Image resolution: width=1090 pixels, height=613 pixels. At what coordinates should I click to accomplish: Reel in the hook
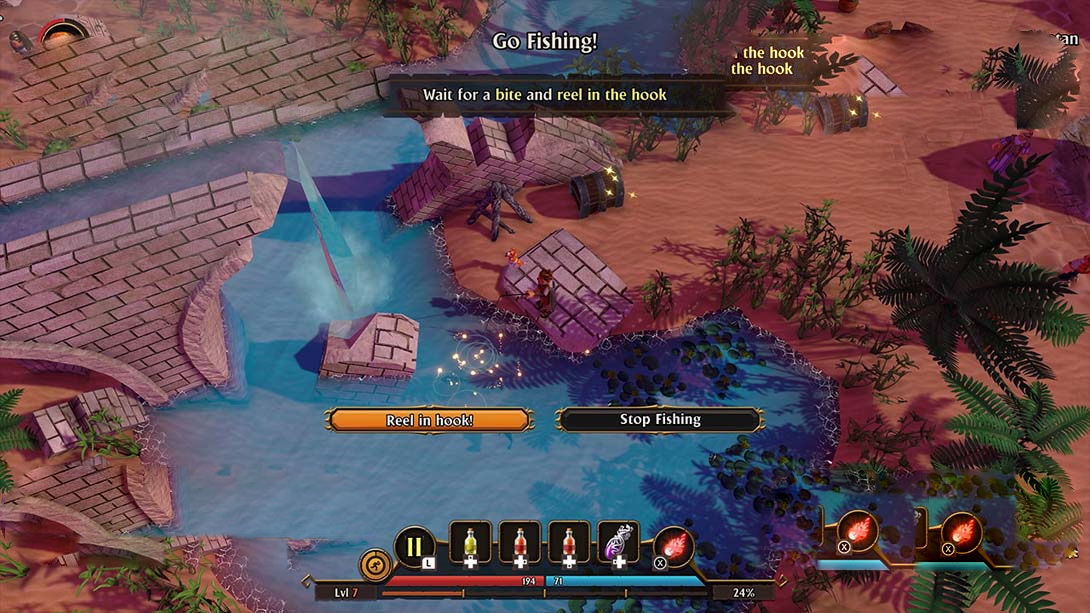[x=429, y=420]
